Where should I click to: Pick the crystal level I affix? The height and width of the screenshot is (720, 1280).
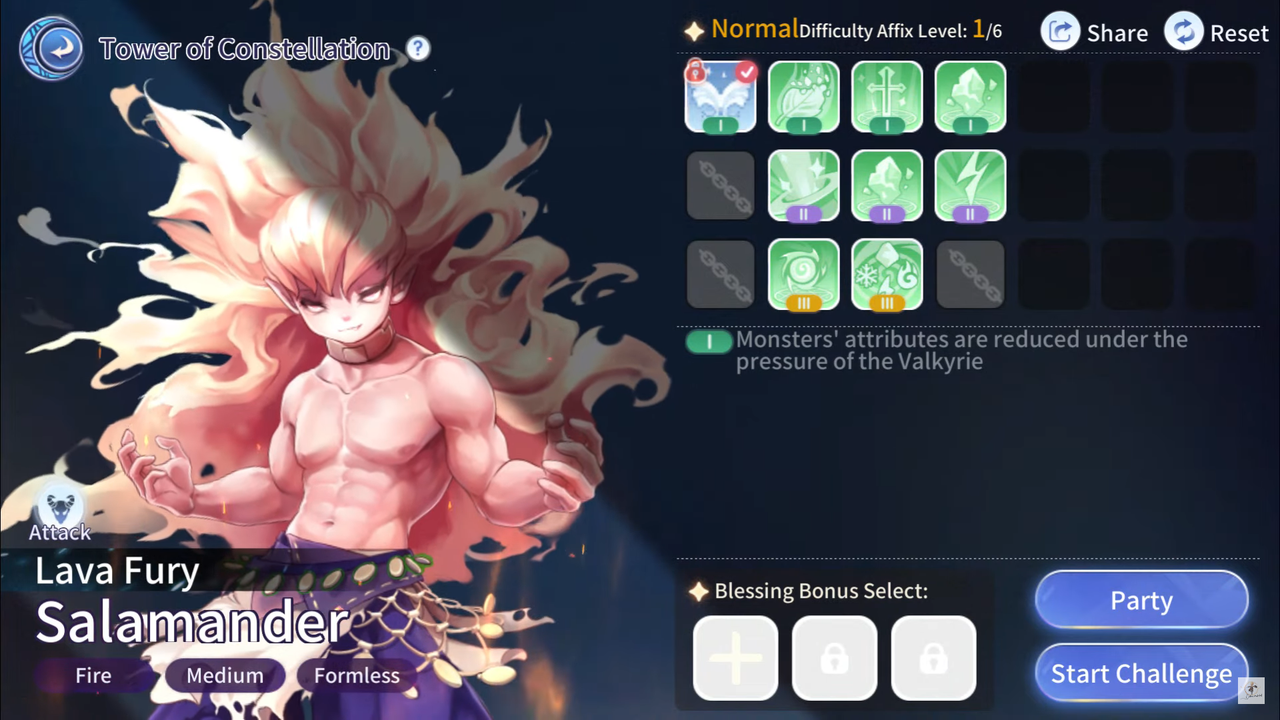(x=970, y=96)
